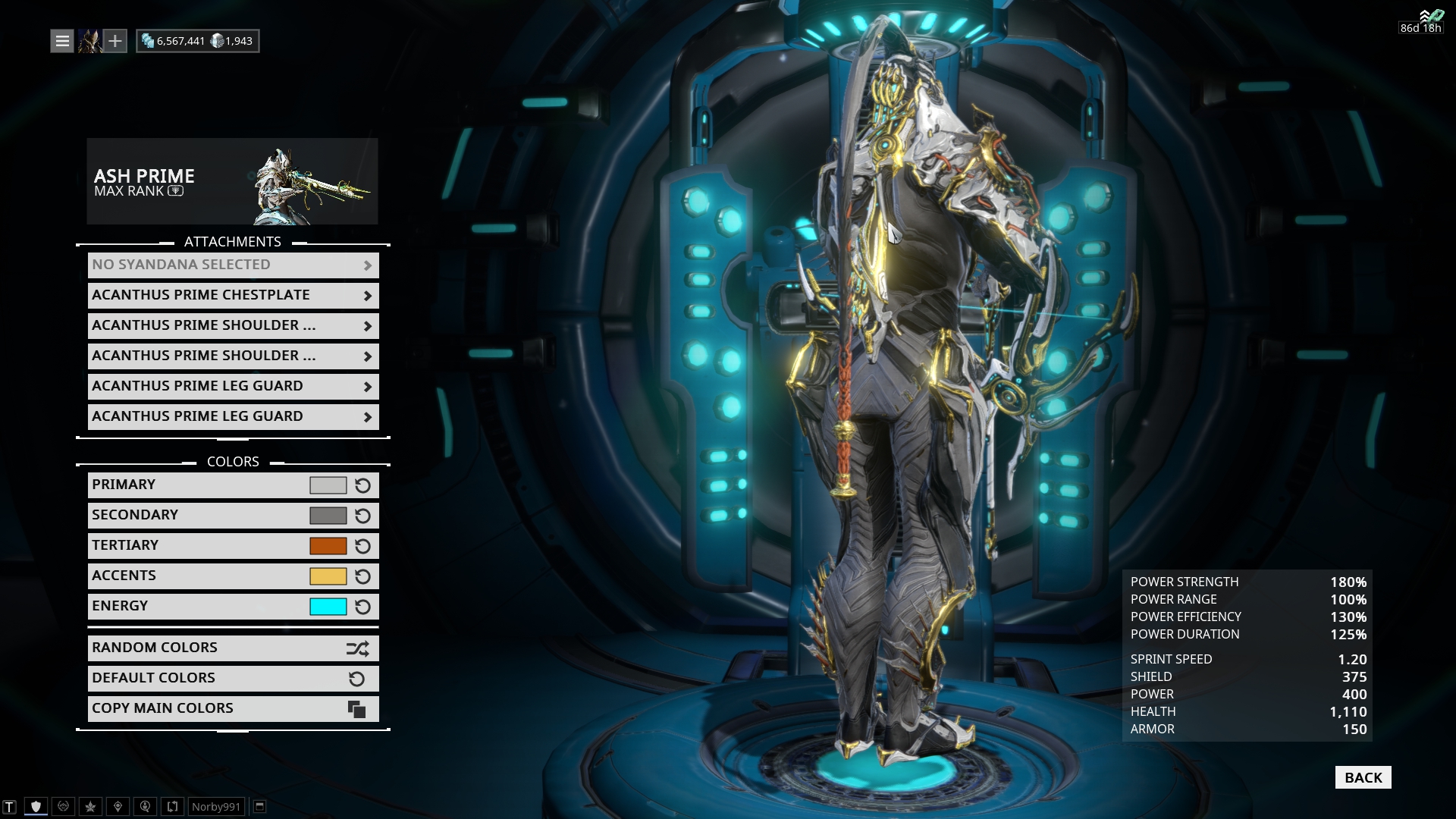Click the sync brackets icon near Norby991
The image size is (1456, 819).
point(171,806)
